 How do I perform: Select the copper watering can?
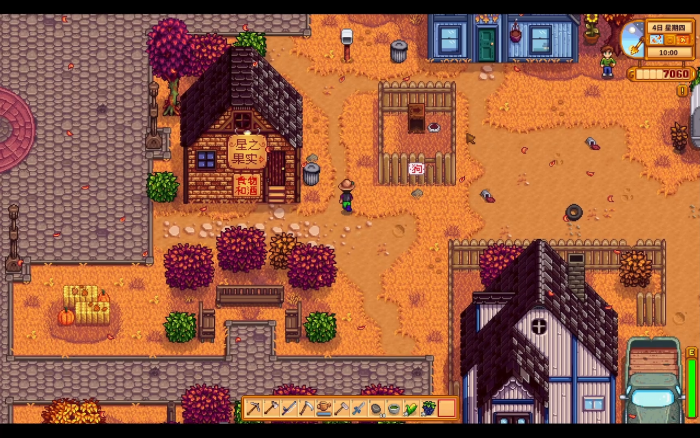click(x=324, y=408)
